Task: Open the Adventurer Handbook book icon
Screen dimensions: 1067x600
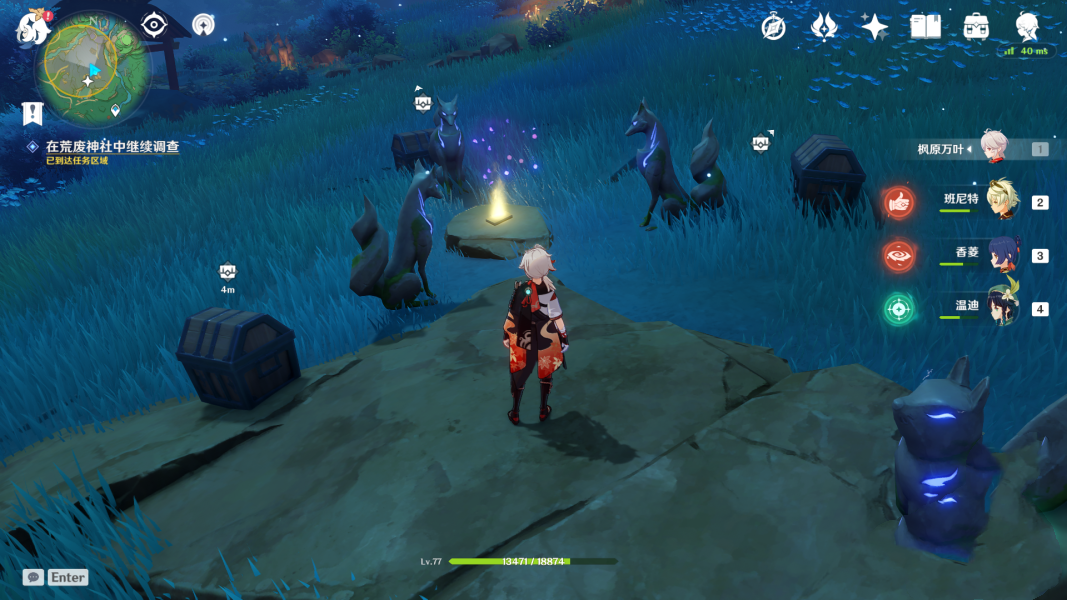Action: point(926,27)
